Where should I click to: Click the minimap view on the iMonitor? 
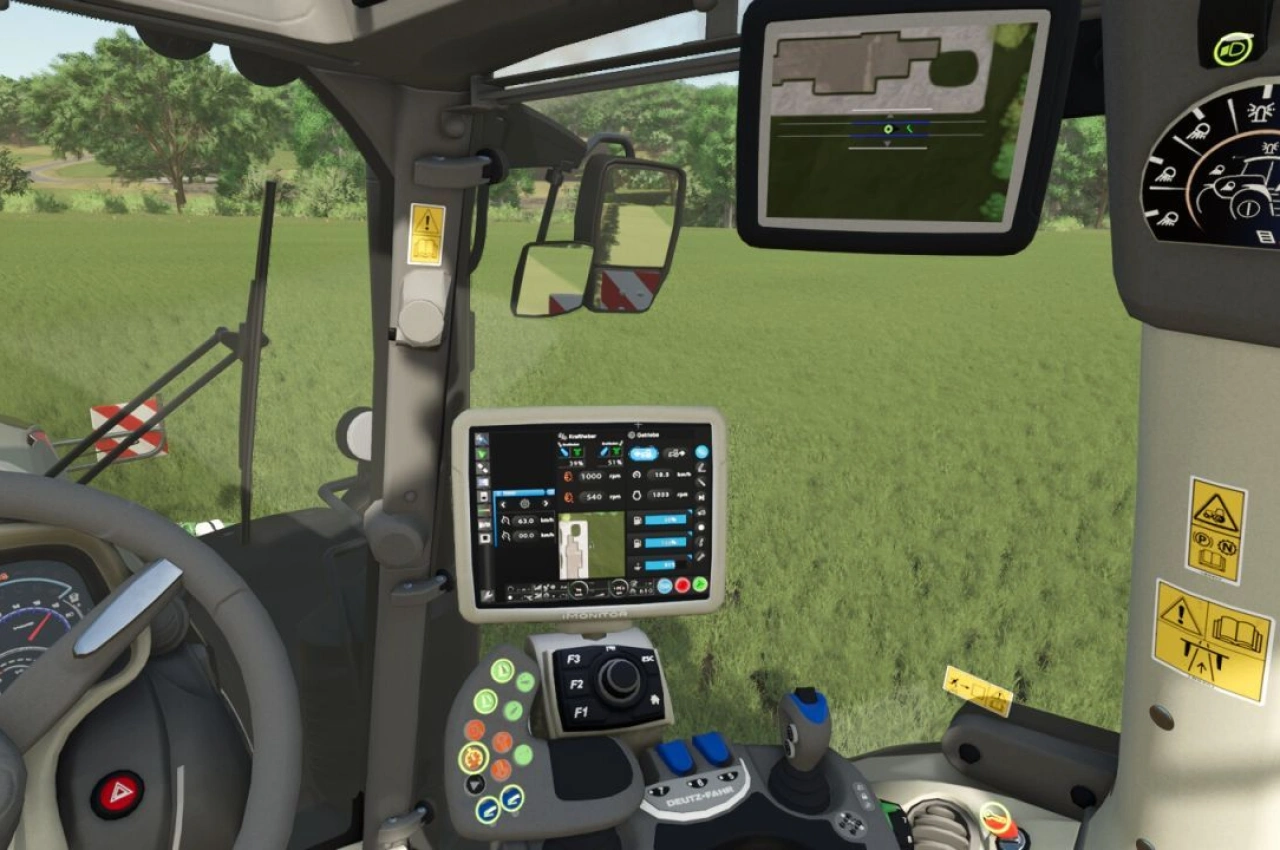[592, 545]
